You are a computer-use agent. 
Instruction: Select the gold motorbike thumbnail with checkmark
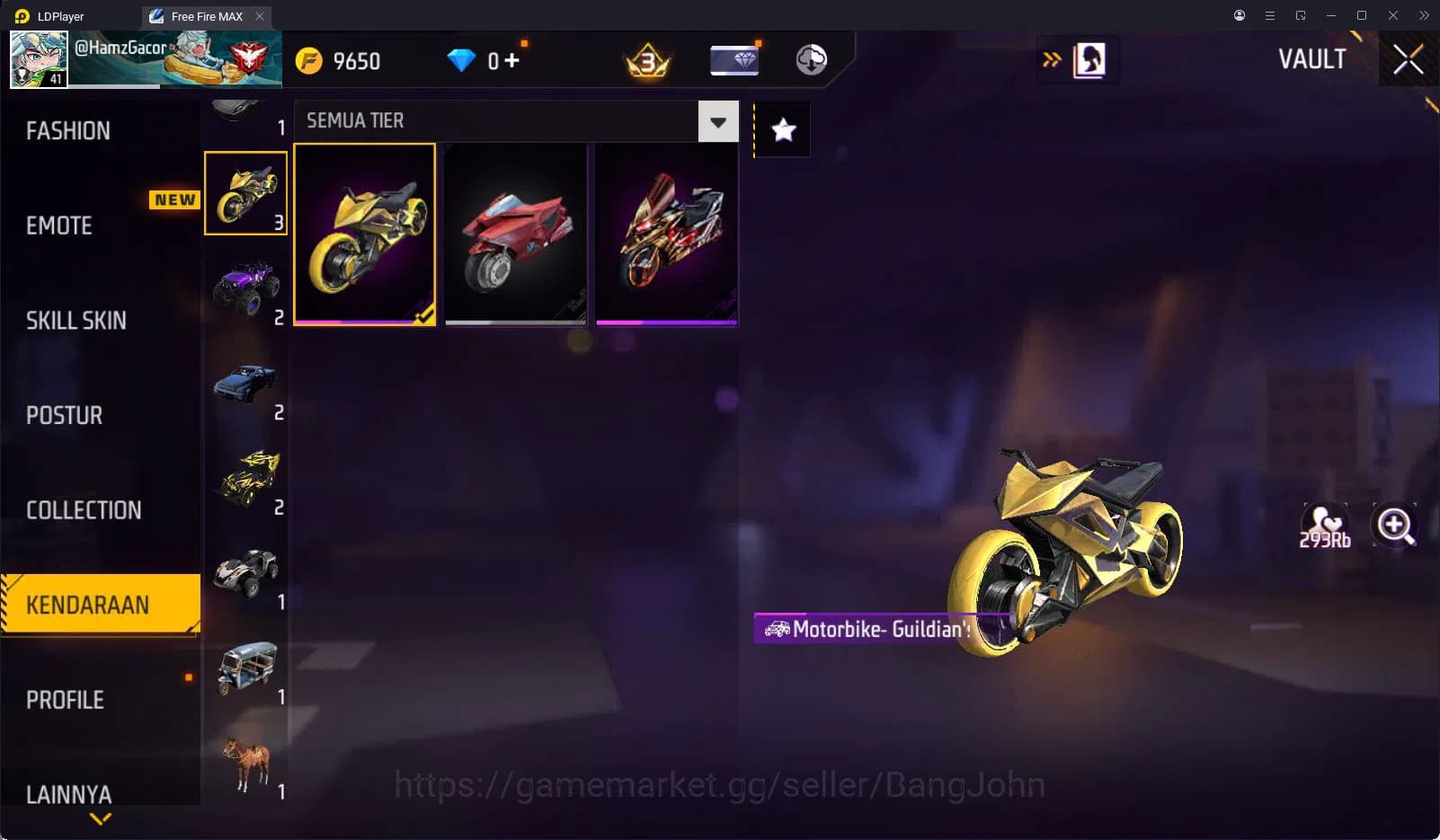[365, 232]
